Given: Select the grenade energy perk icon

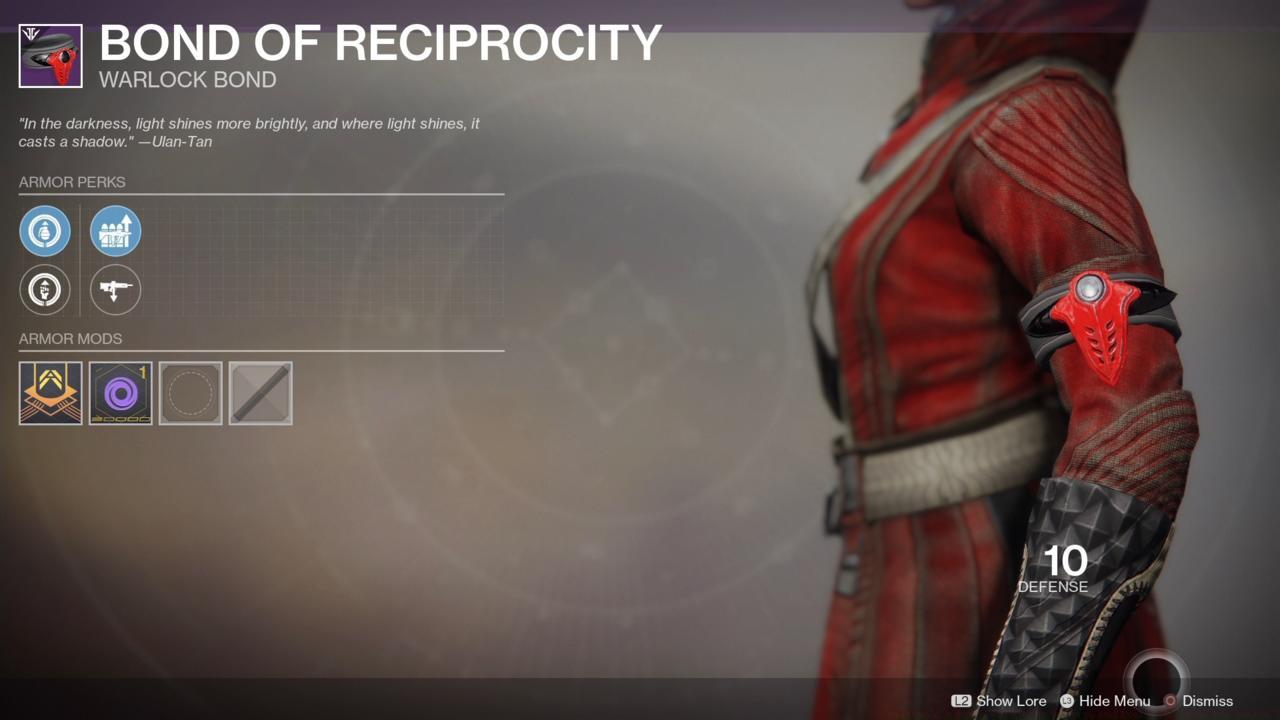Looking at the screenshot, I should (45, 230).
